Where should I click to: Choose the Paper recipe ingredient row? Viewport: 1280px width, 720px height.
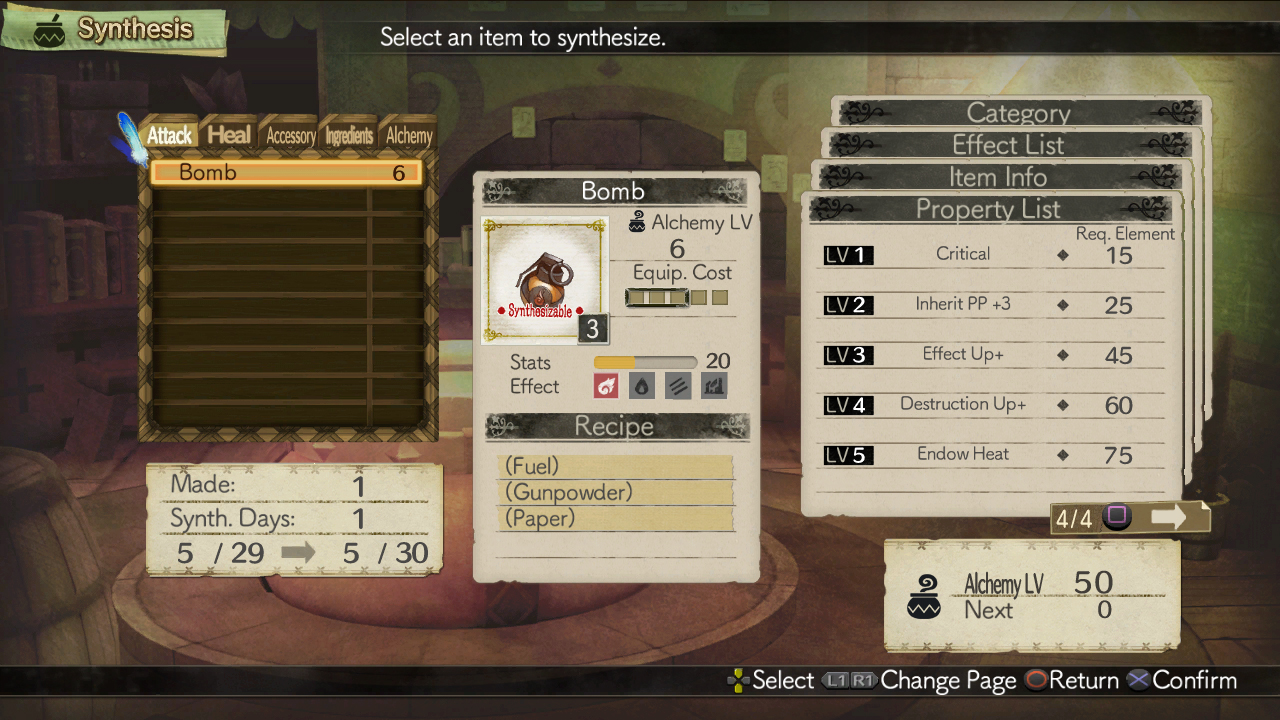click(x=615, y=519)
